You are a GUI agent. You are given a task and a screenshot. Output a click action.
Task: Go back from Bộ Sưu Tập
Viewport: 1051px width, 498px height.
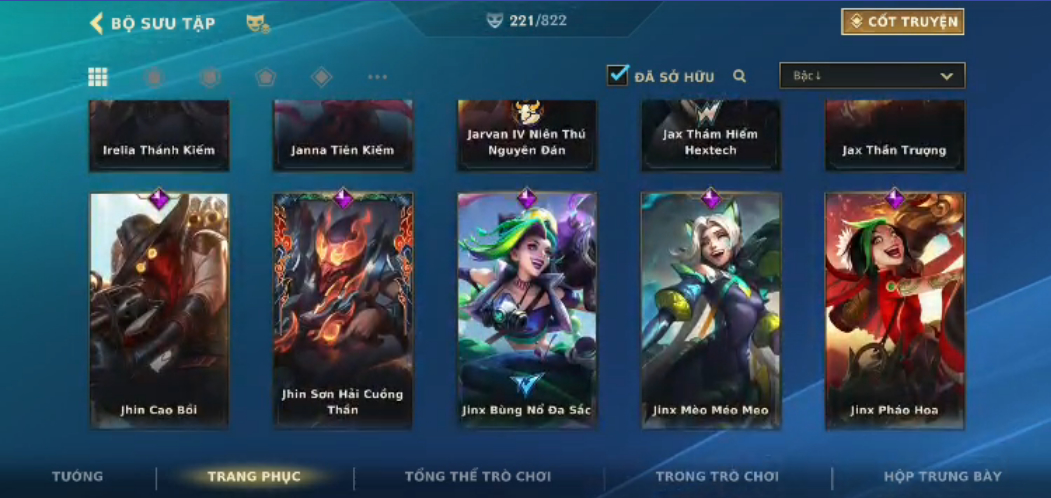pos(97,24)
